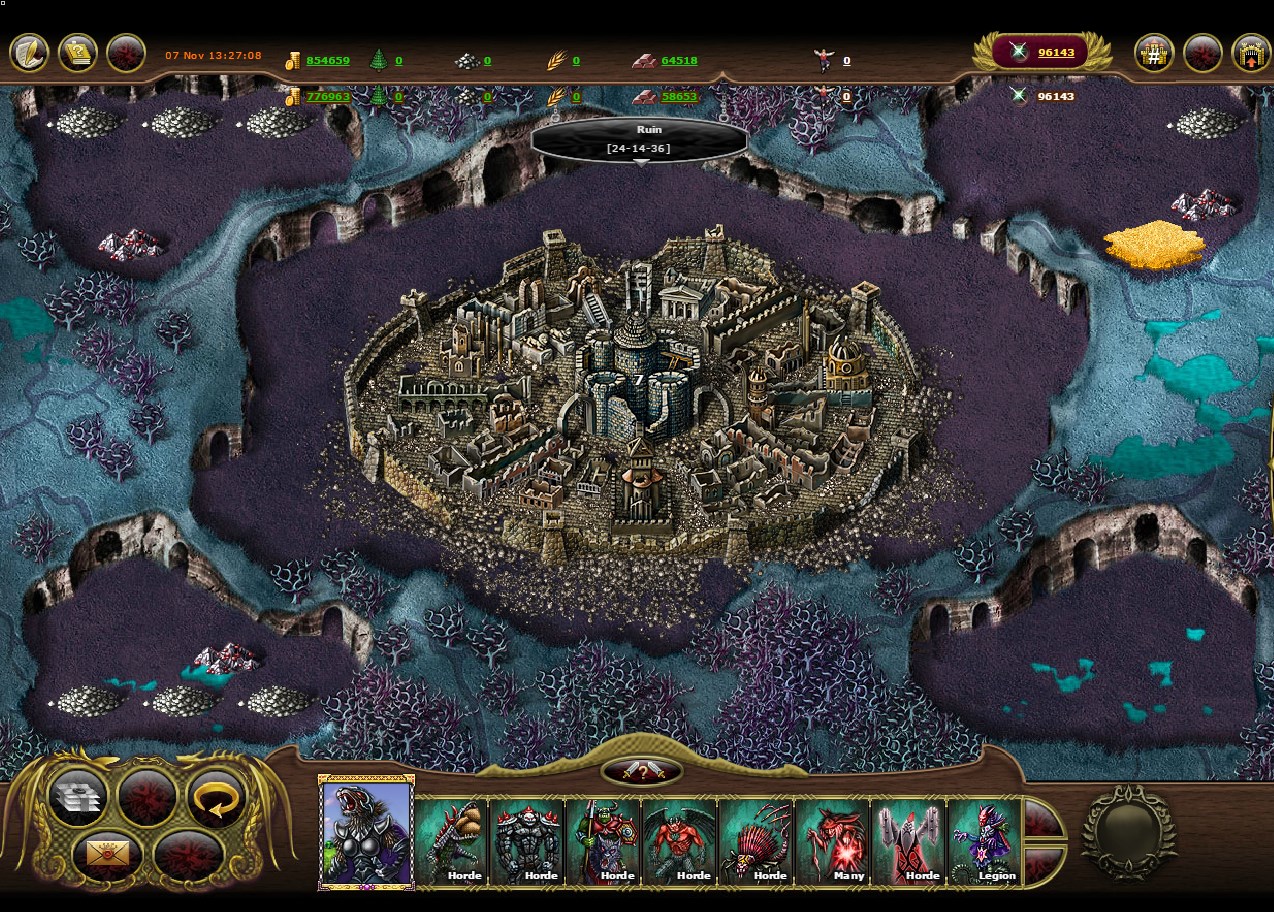Open the stacked layers button
The width and height of the screenshot is (1274, 912).
pyautogui.click(x=77, y=796)
